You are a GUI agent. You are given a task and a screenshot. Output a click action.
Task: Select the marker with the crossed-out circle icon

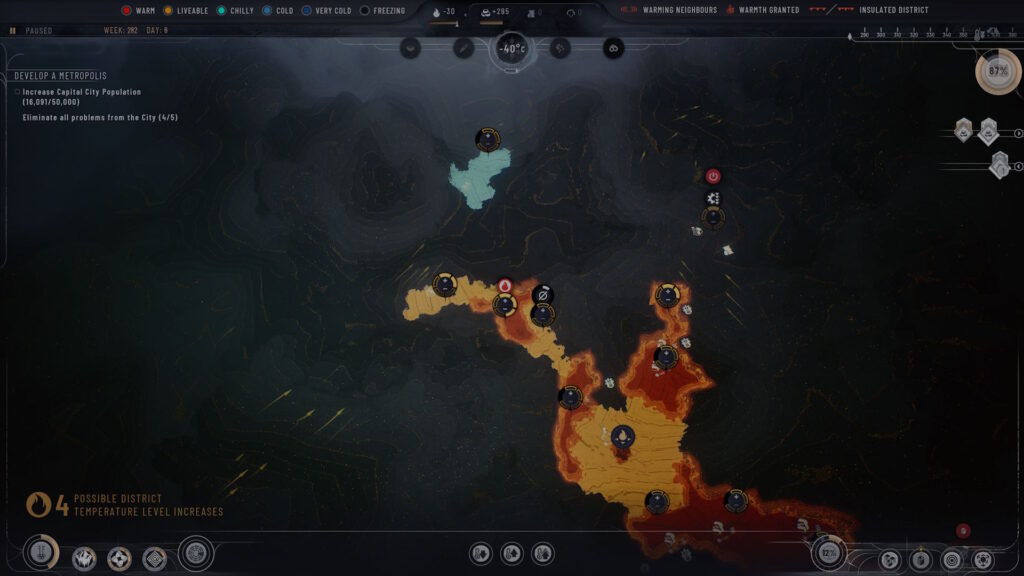pos(543,294)
